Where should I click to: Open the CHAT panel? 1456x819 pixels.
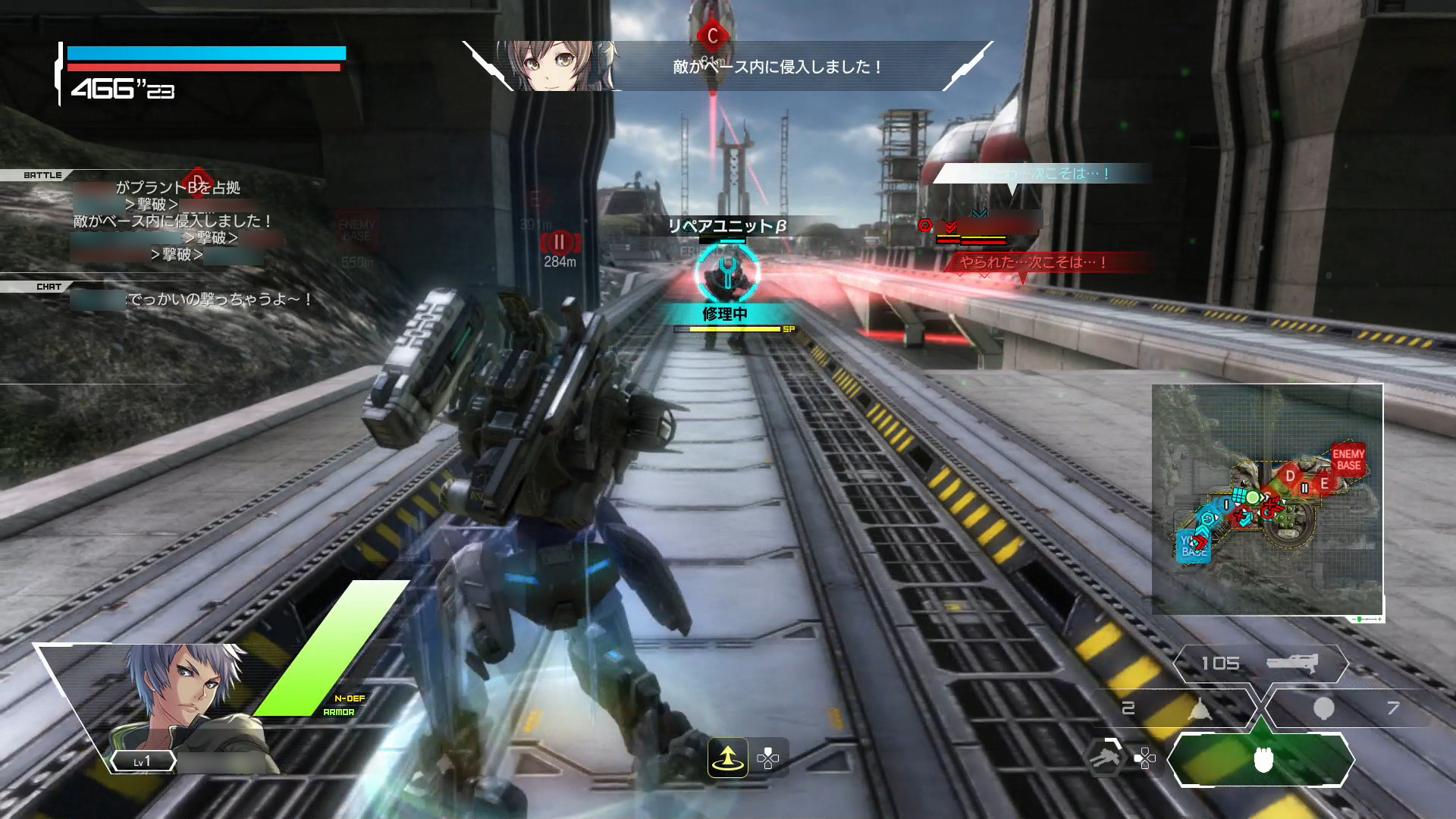point(49,287)
